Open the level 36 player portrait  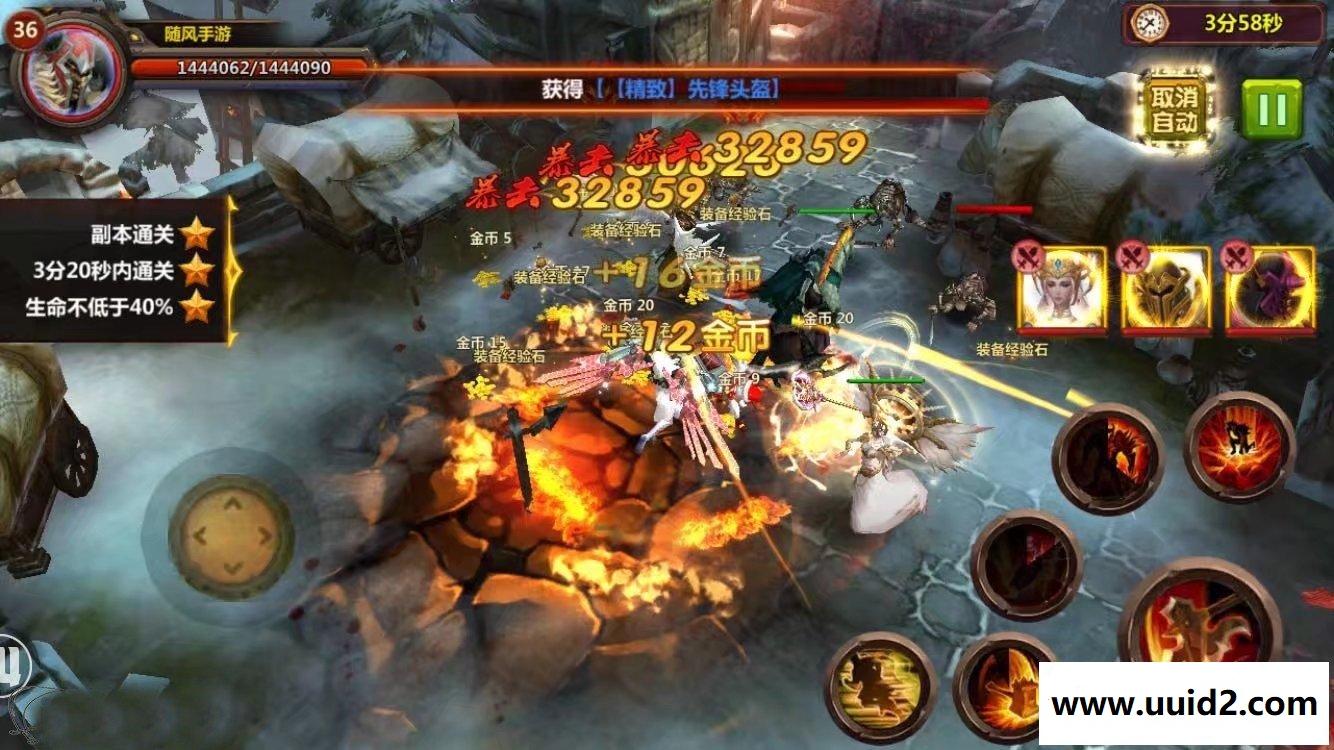pyautogui.click(x=68, y=73)
